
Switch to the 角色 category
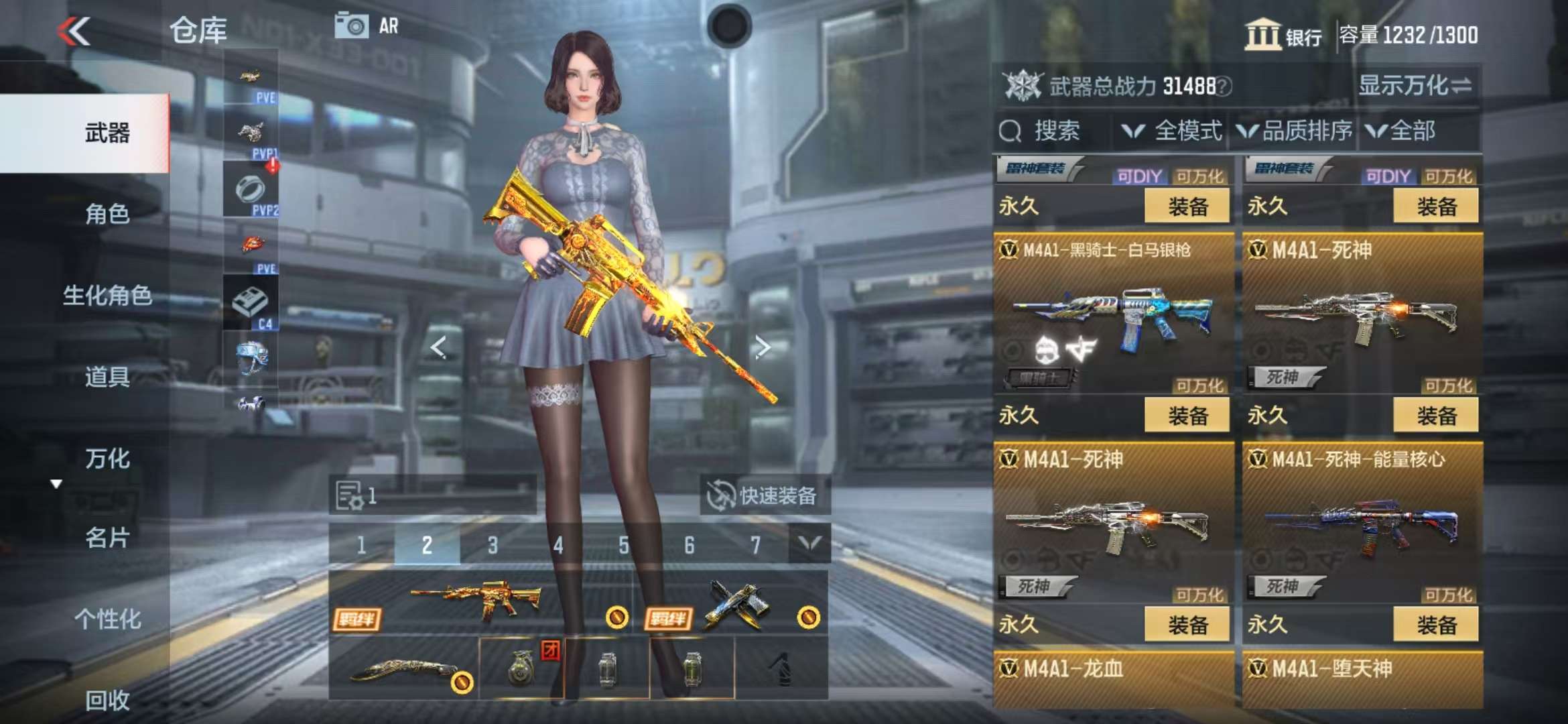107,214
